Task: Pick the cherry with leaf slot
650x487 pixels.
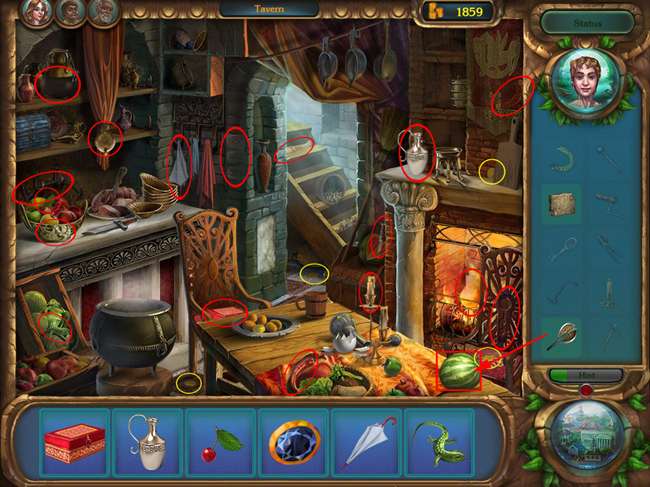Action: point(220,441)
